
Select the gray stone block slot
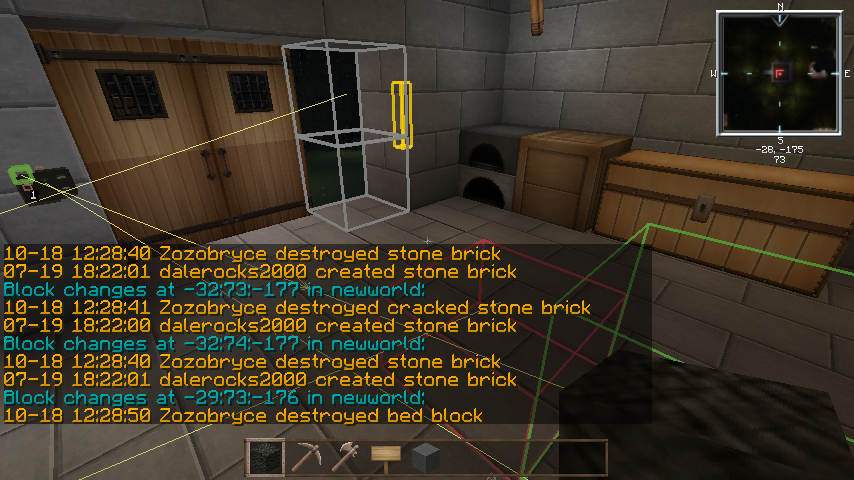pos(426,458)
